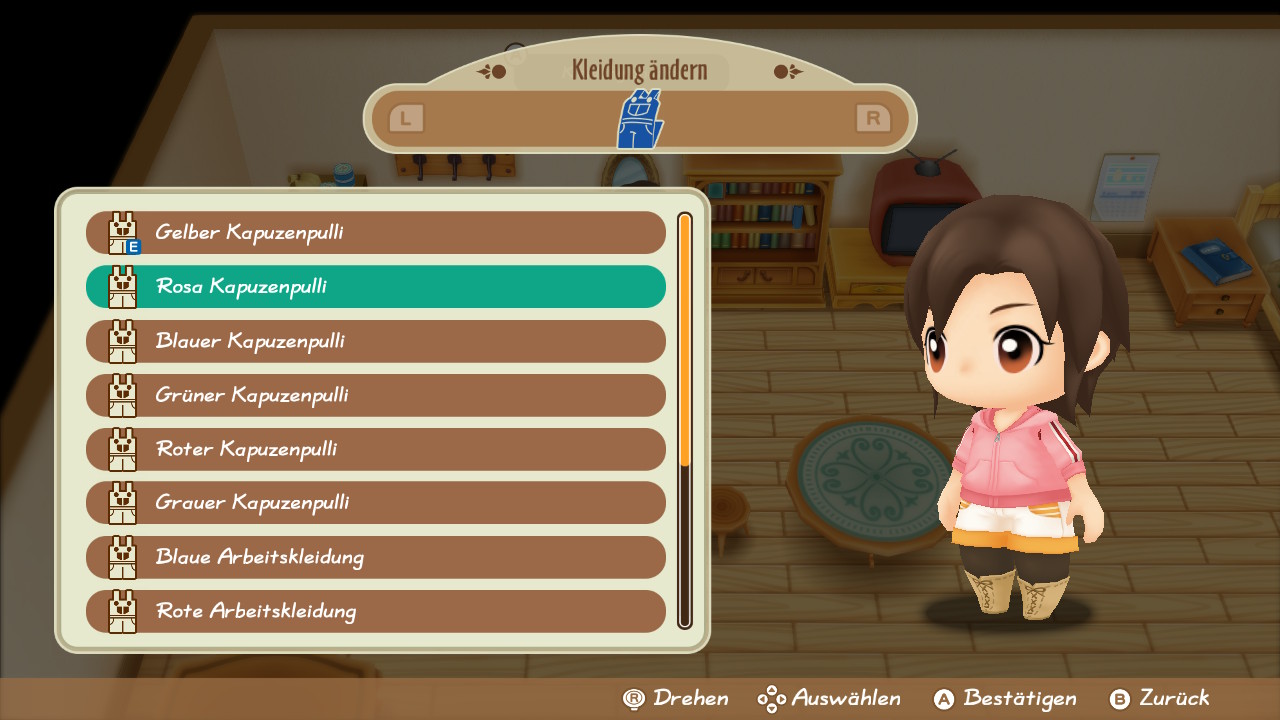Choose the Rosa Kapuzenpulli entry
Image resolution: width=1280 pixels, height=720 pixels.
375,287
